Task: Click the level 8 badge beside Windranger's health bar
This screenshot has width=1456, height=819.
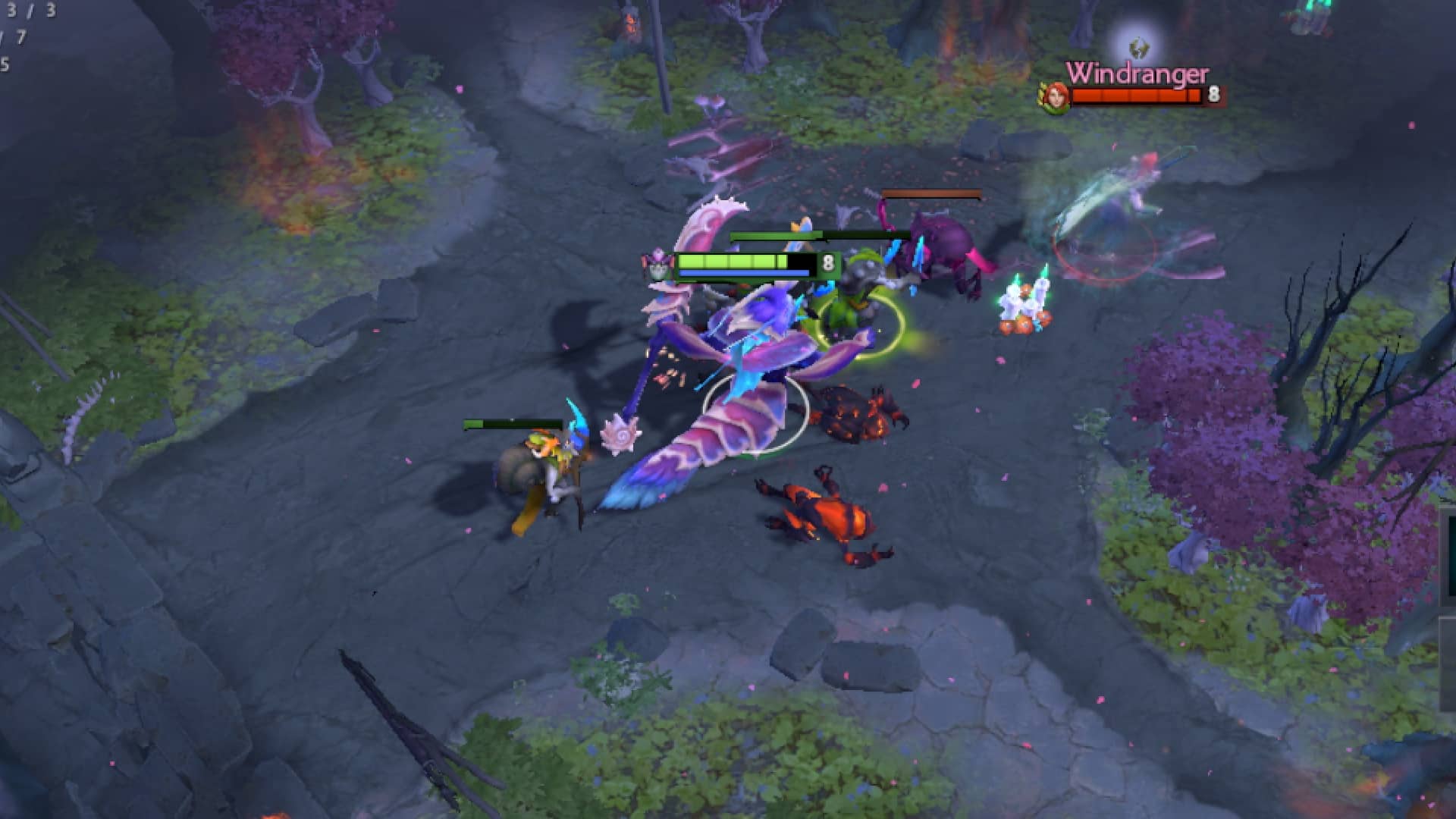Action: (1214, 95)
